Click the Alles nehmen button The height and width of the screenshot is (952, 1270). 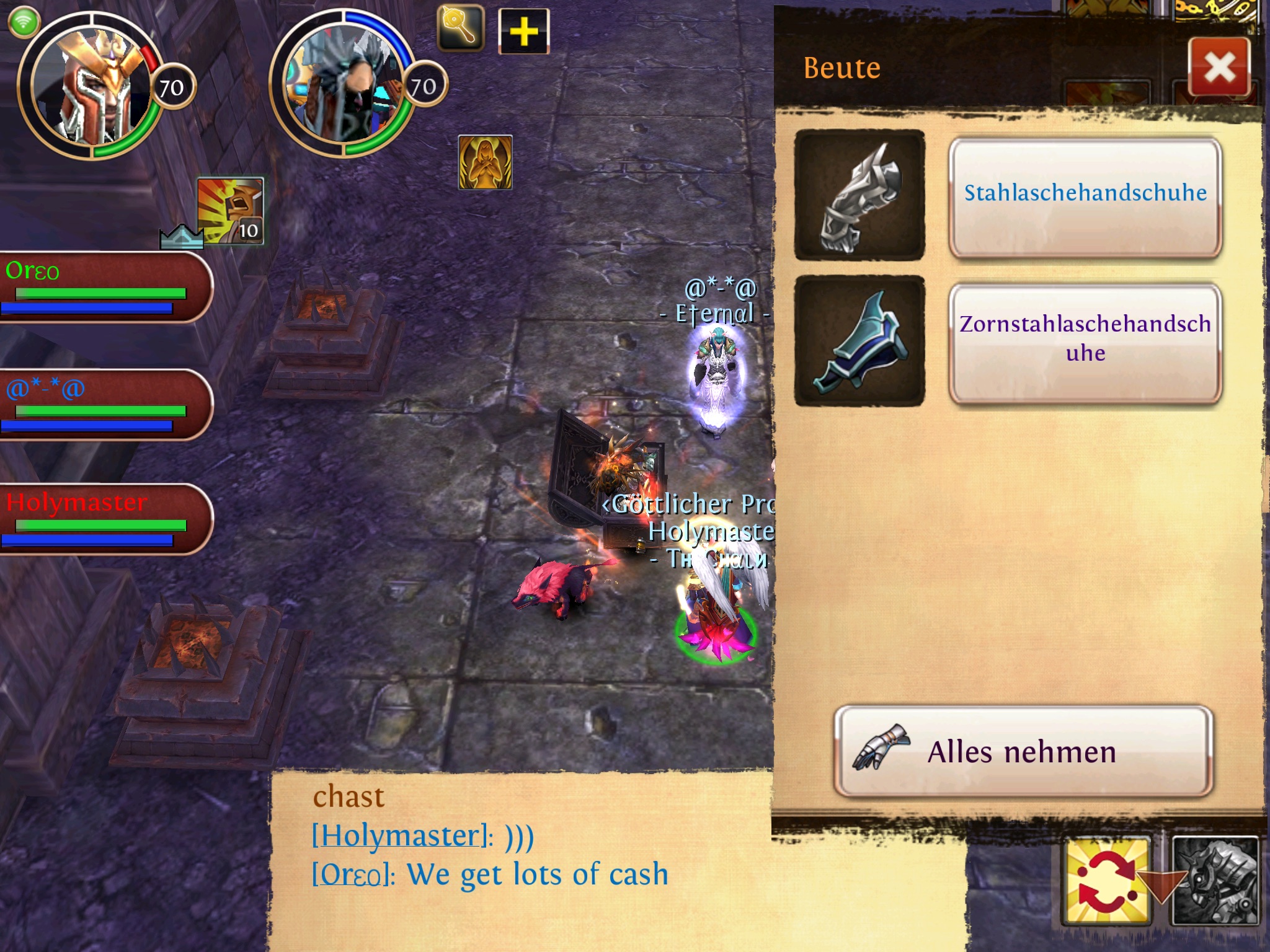pos(1023,751)
